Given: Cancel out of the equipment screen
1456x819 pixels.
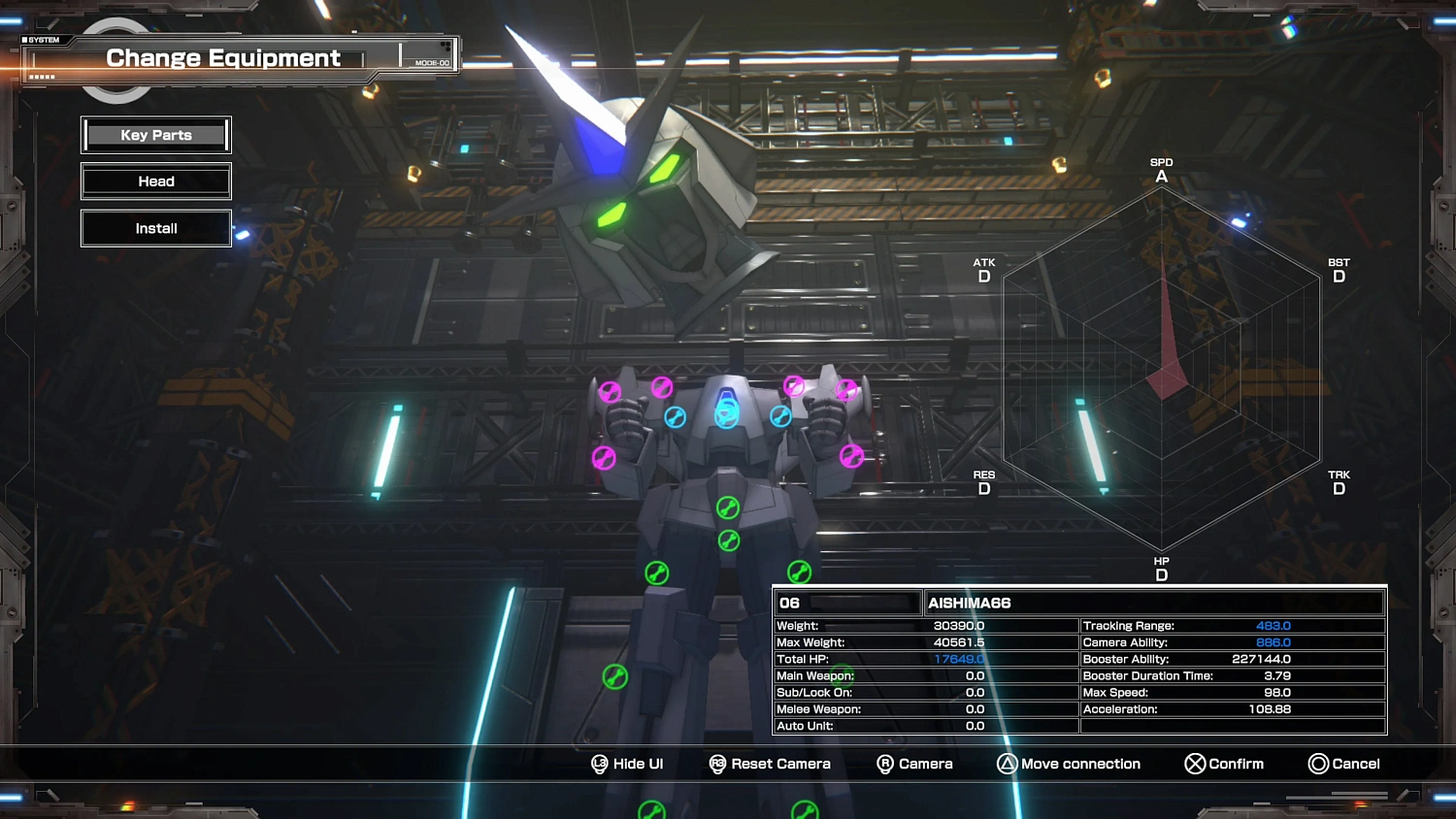Looking at the screenshot, I should [1320, 764].
